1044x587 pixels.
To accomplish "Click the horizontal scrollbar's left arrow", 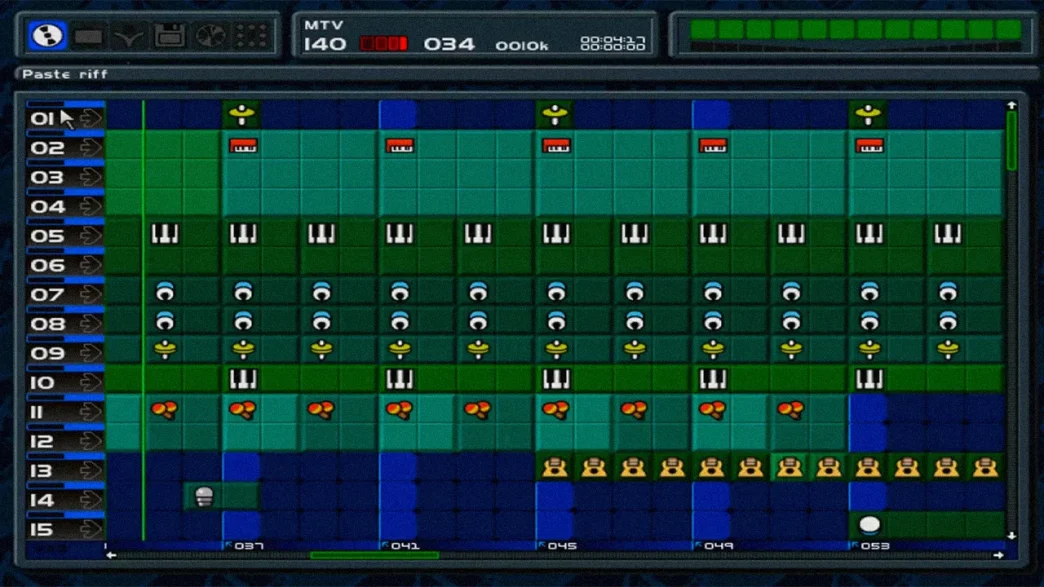I will click(111, 555).
